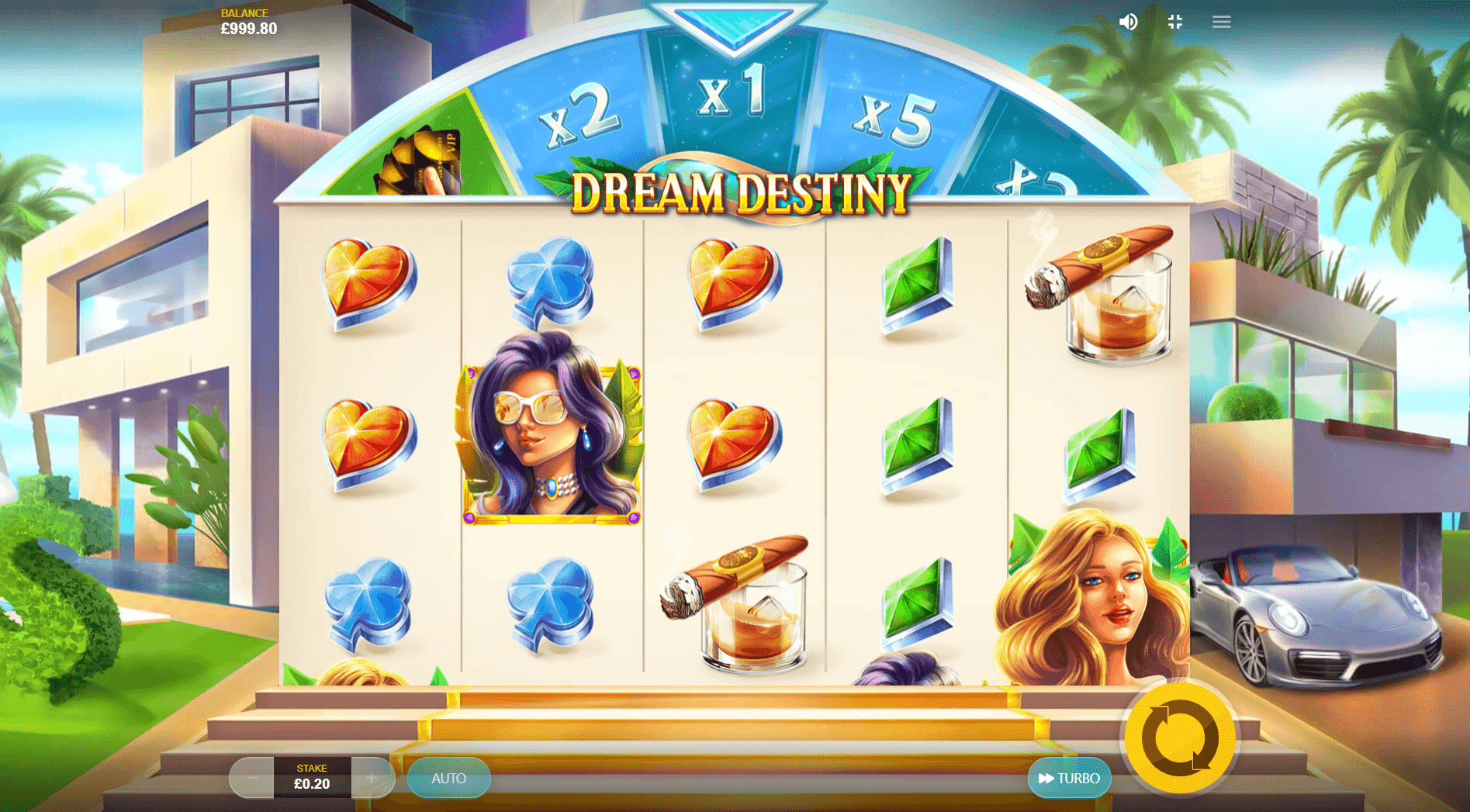This screenshot has width=1470, height=812.
Task: Open the Auto spin options
Action: (x=448, y=778)
